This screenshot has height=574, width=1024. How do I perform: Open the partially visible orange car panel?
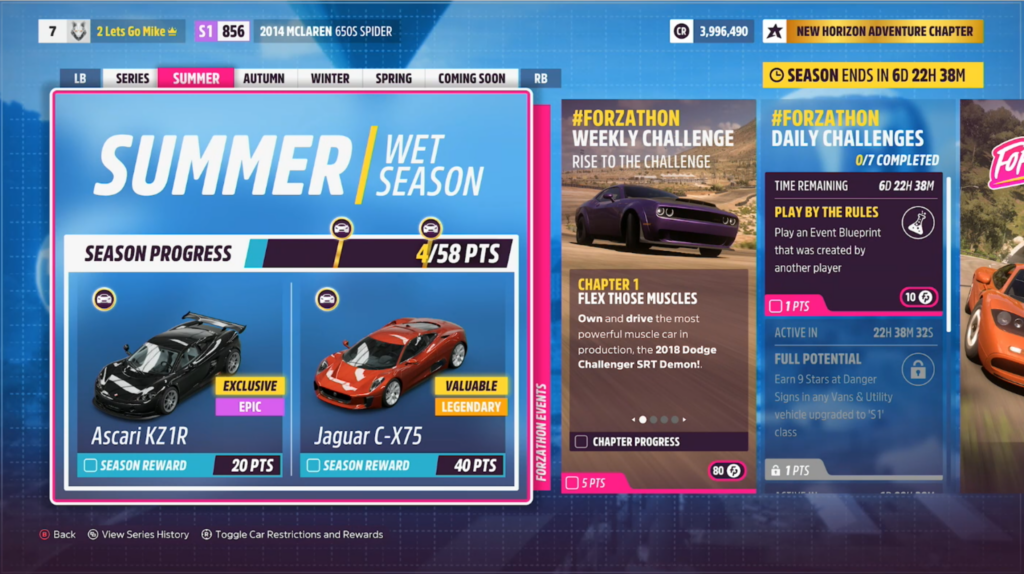[x=992, y=300]
